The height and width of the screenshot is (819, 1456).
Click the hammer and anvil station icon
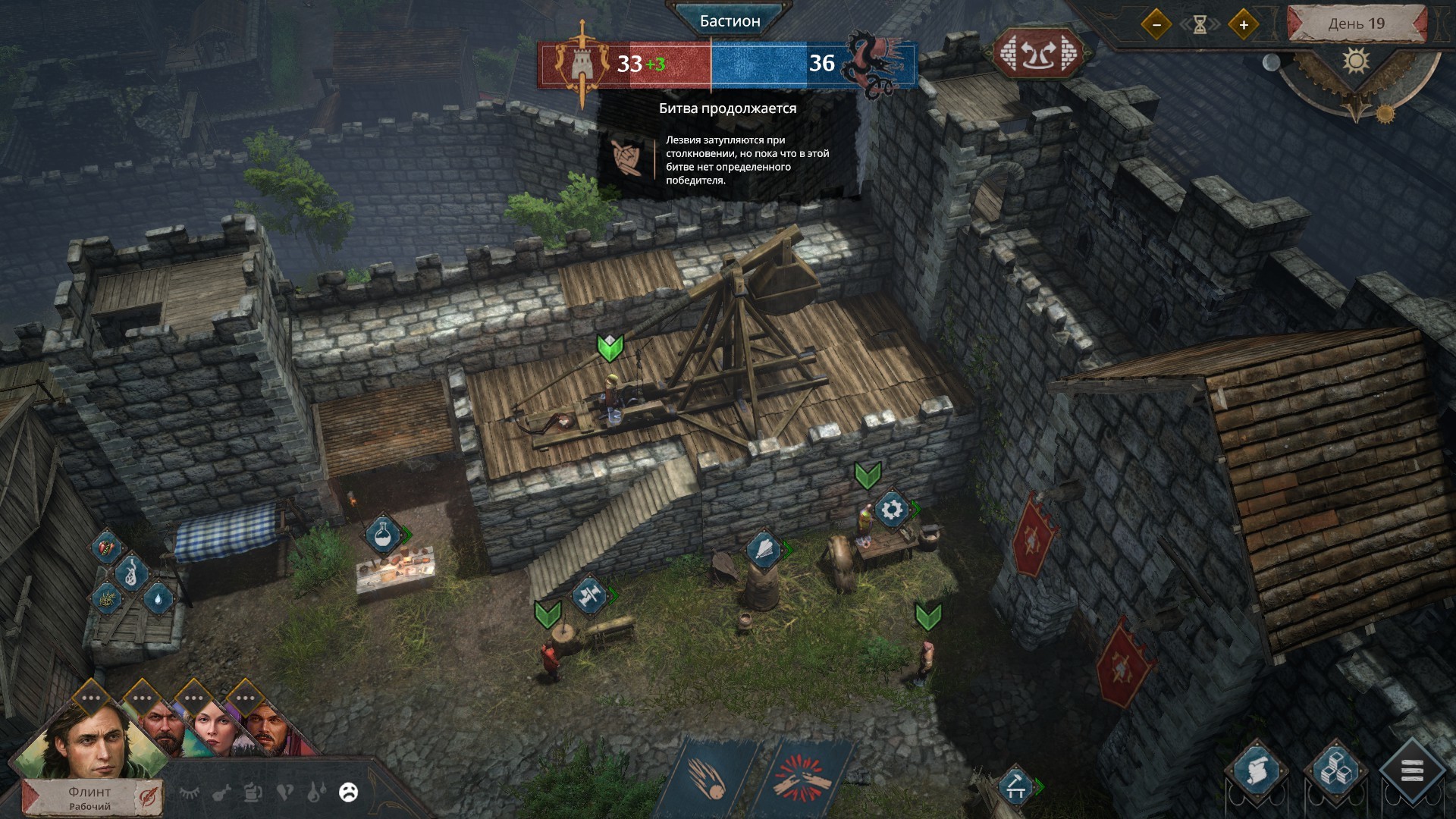(x=588, y=595)
